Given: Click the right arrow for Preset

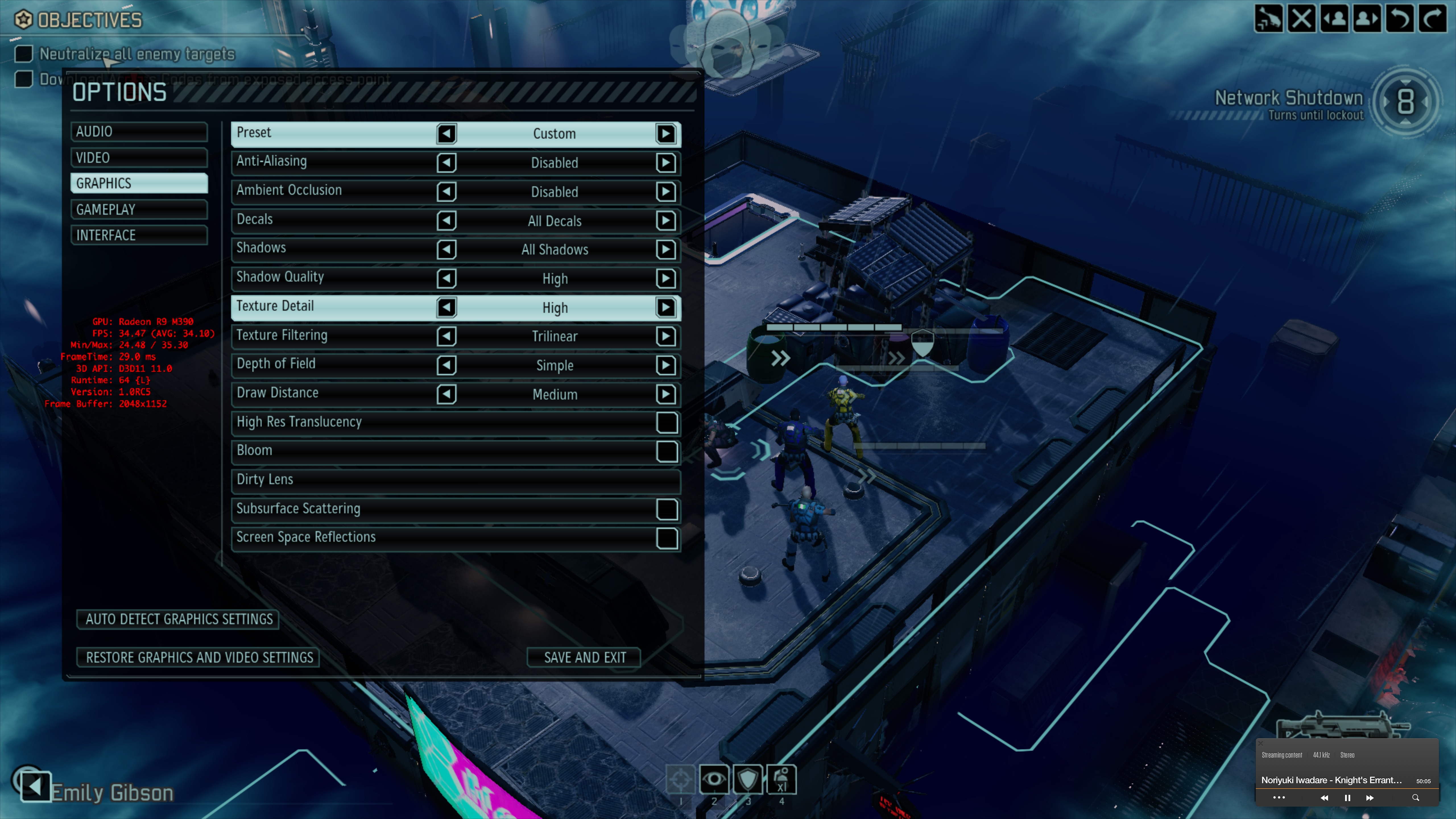Looking at the screenshot, I should [665, 134].
